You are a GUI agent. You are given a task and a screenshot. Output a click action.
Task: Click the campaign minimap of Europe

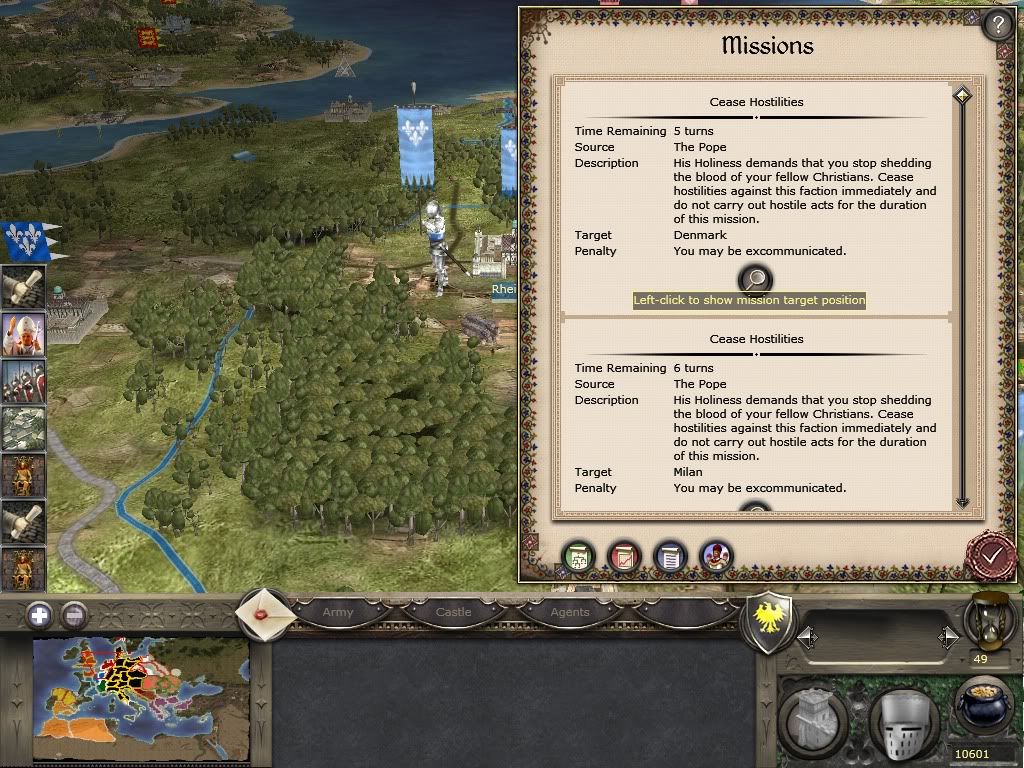tap(140, 698)
